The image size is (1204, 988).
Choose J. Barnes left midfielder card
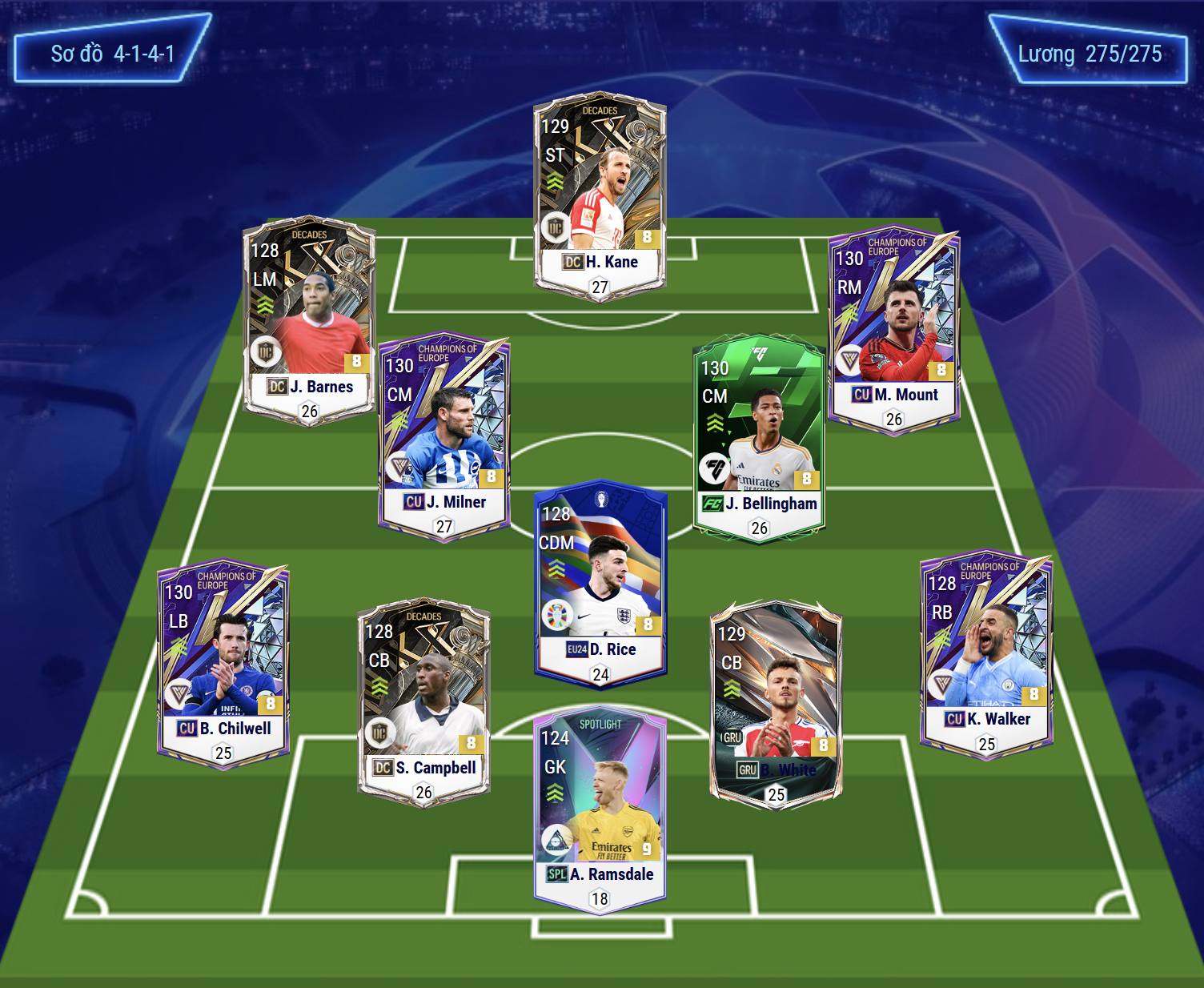coord(309,320)
